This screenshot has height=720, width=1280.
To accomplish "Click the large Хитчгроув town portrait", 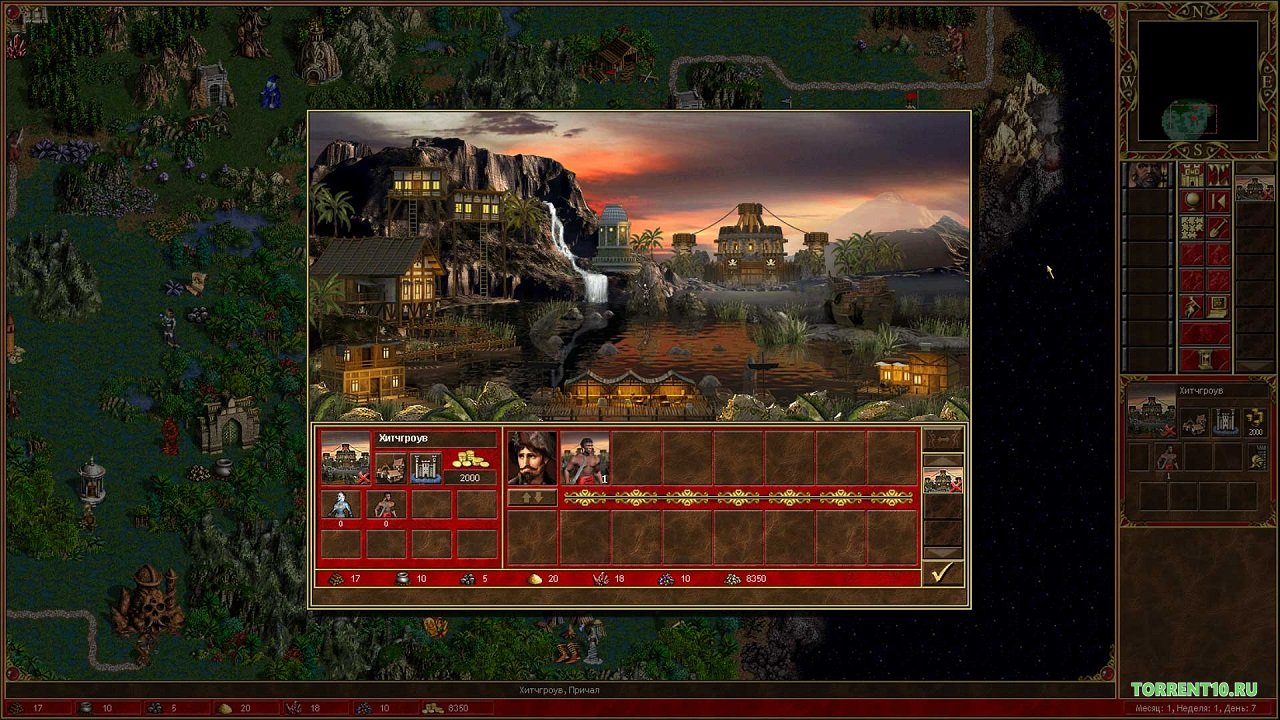I will [345, 458].
